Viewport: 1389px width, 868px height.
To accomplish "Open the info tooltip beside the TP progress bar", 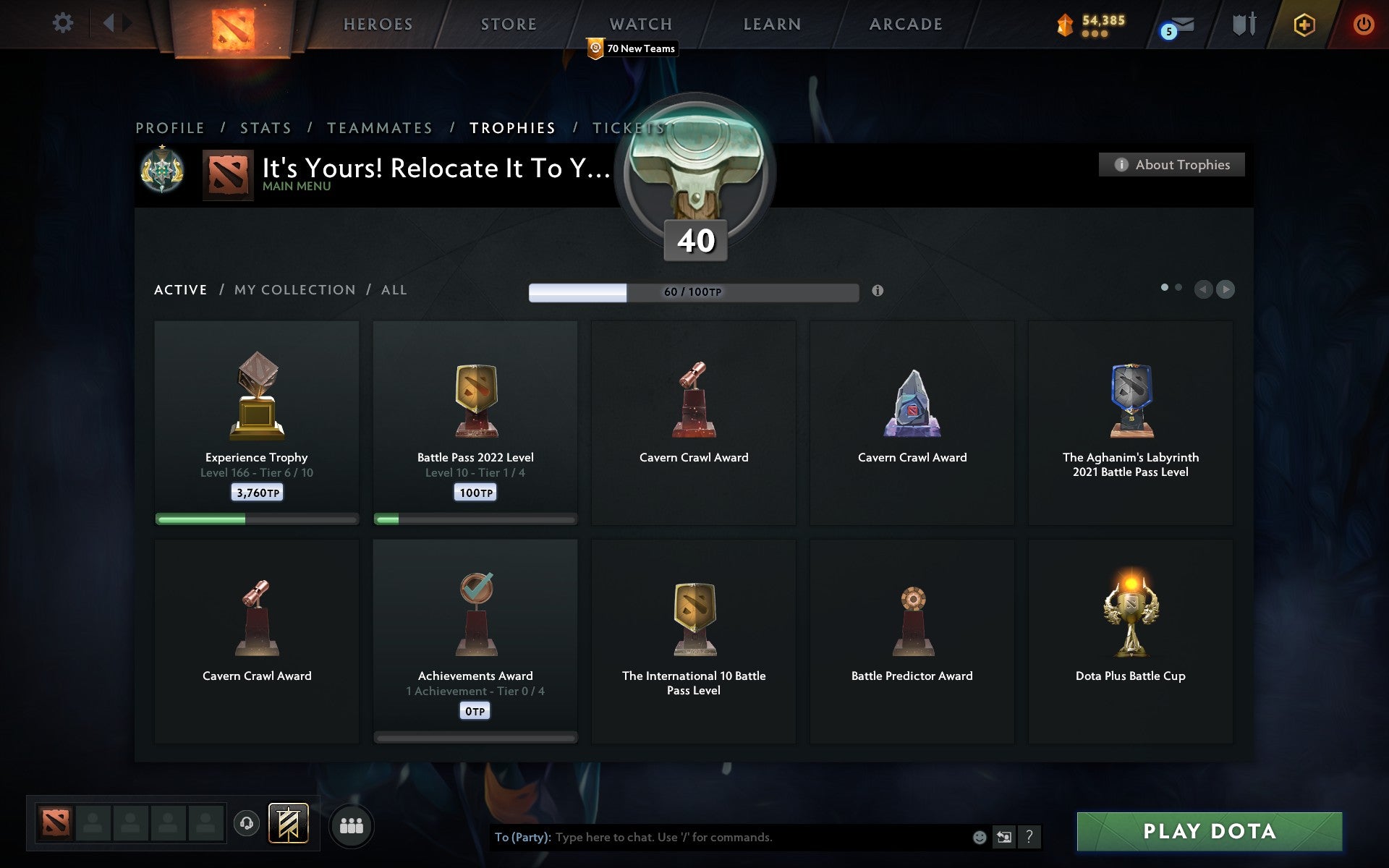I will (x=878, y=292).
